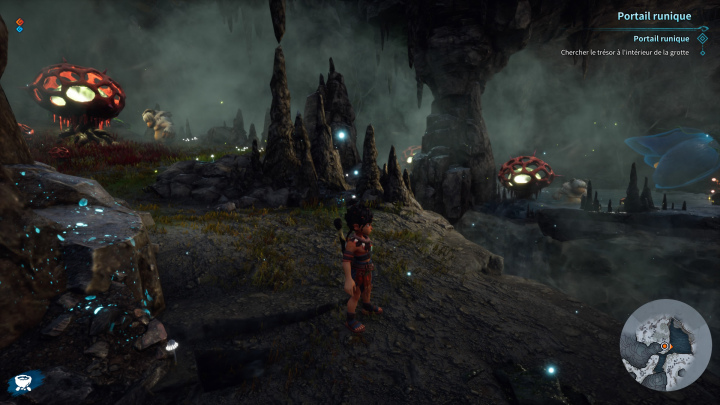Click the orange rune status icon
720x405 pixels.
pyautogui.click(x=19, y=21)
